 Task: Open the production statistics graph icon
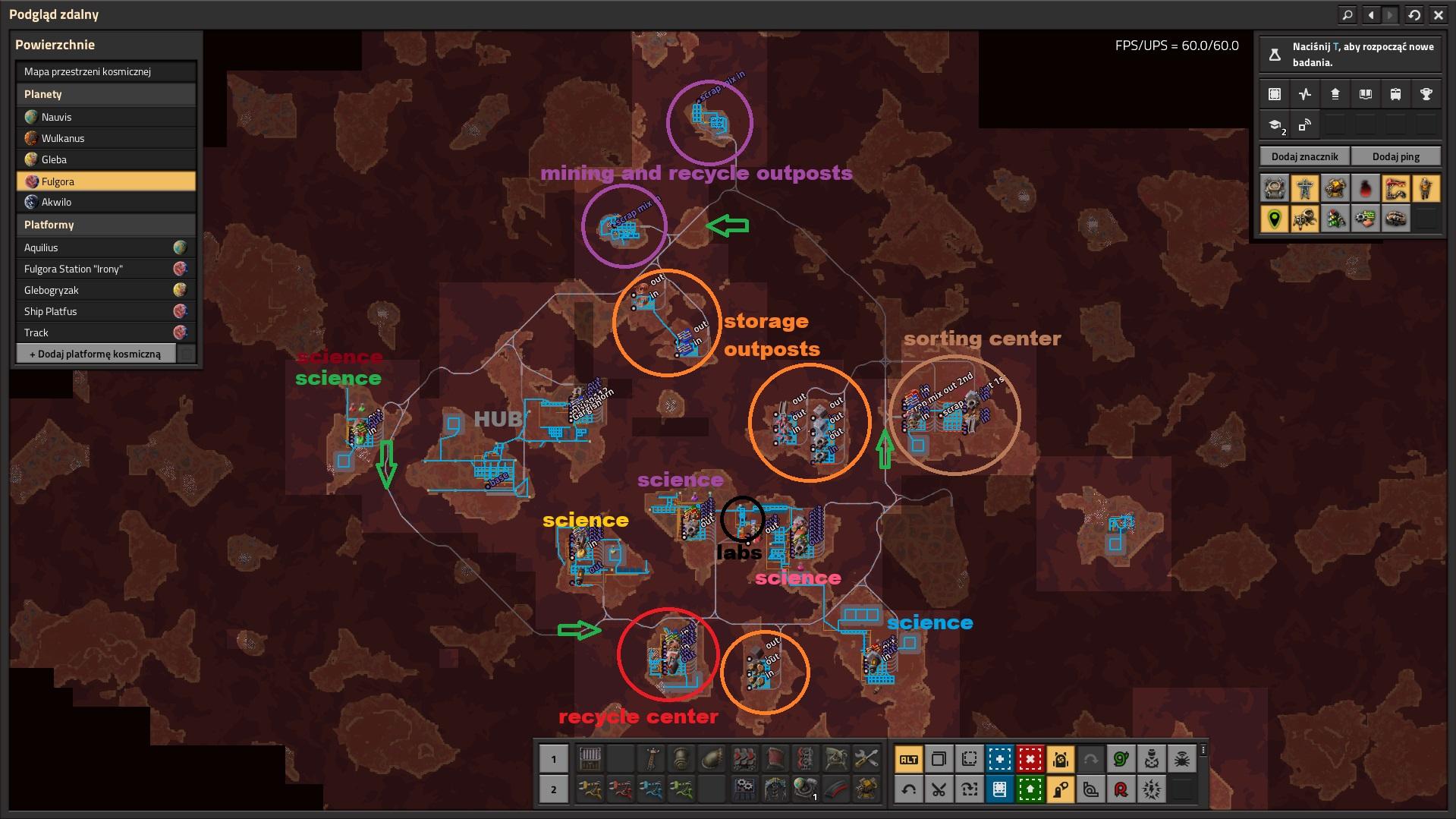click(x=1304, y=94)
